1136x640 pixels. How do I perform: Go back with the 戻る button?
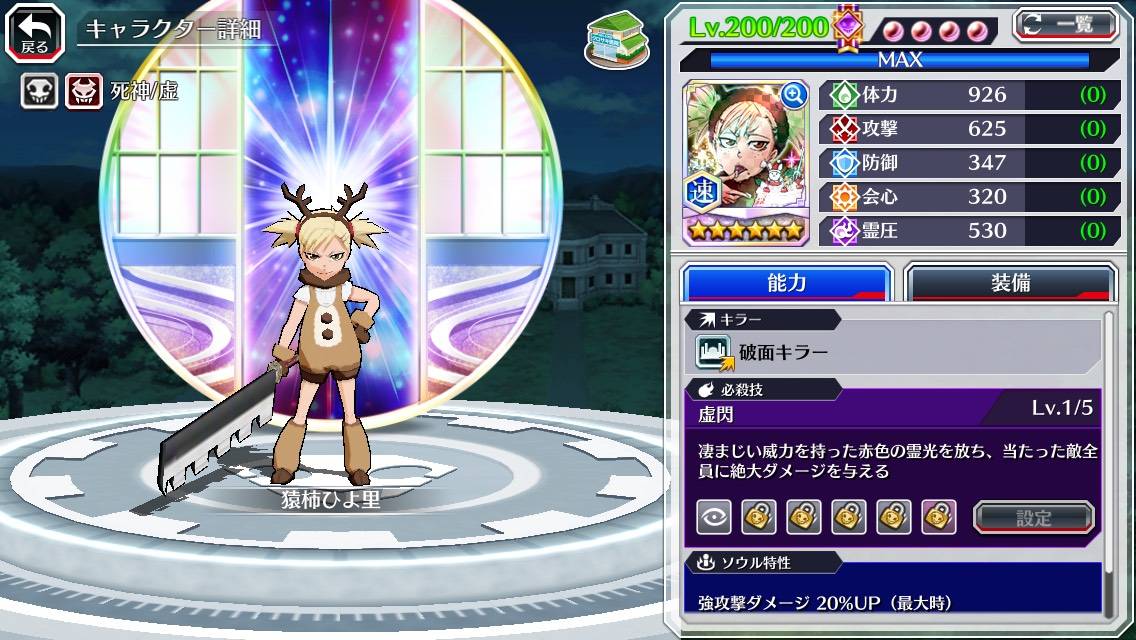point(35,31)
